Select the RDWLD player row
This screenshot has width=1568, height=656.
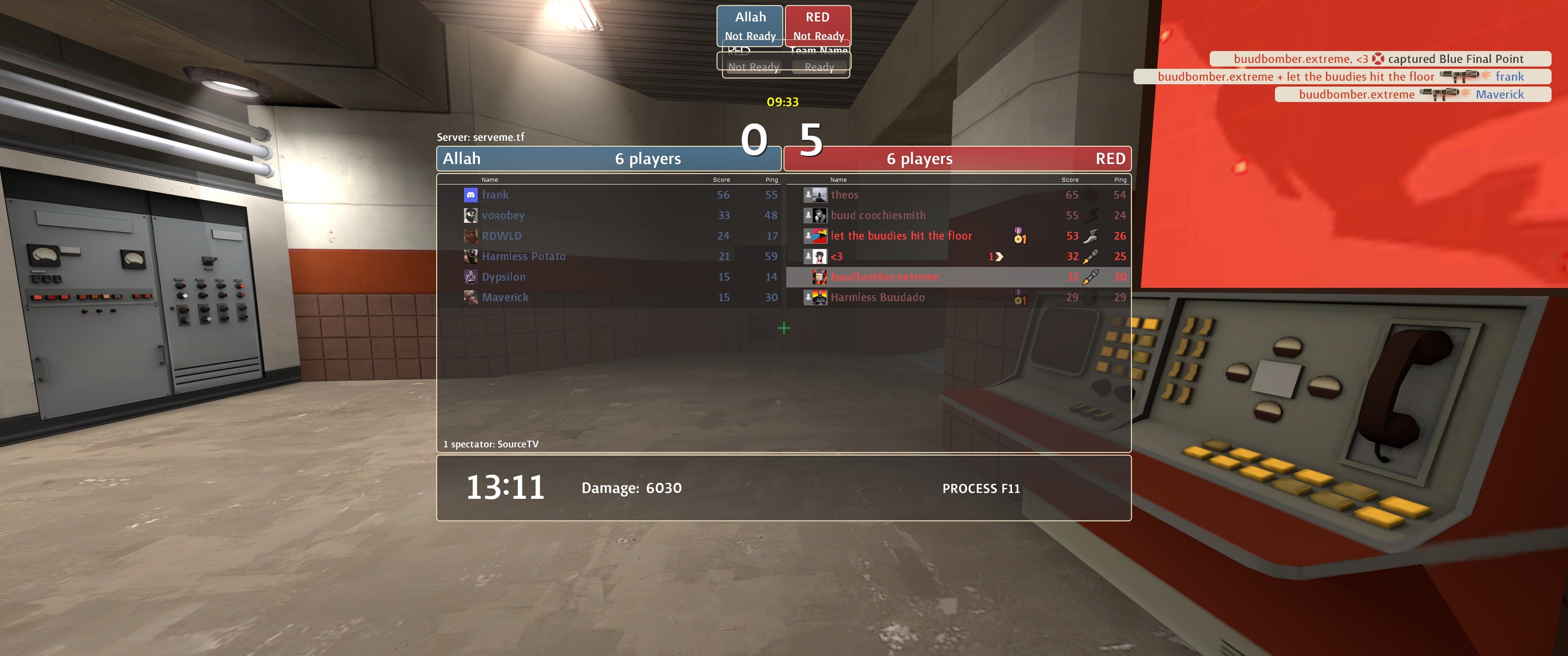coord(501,236)
